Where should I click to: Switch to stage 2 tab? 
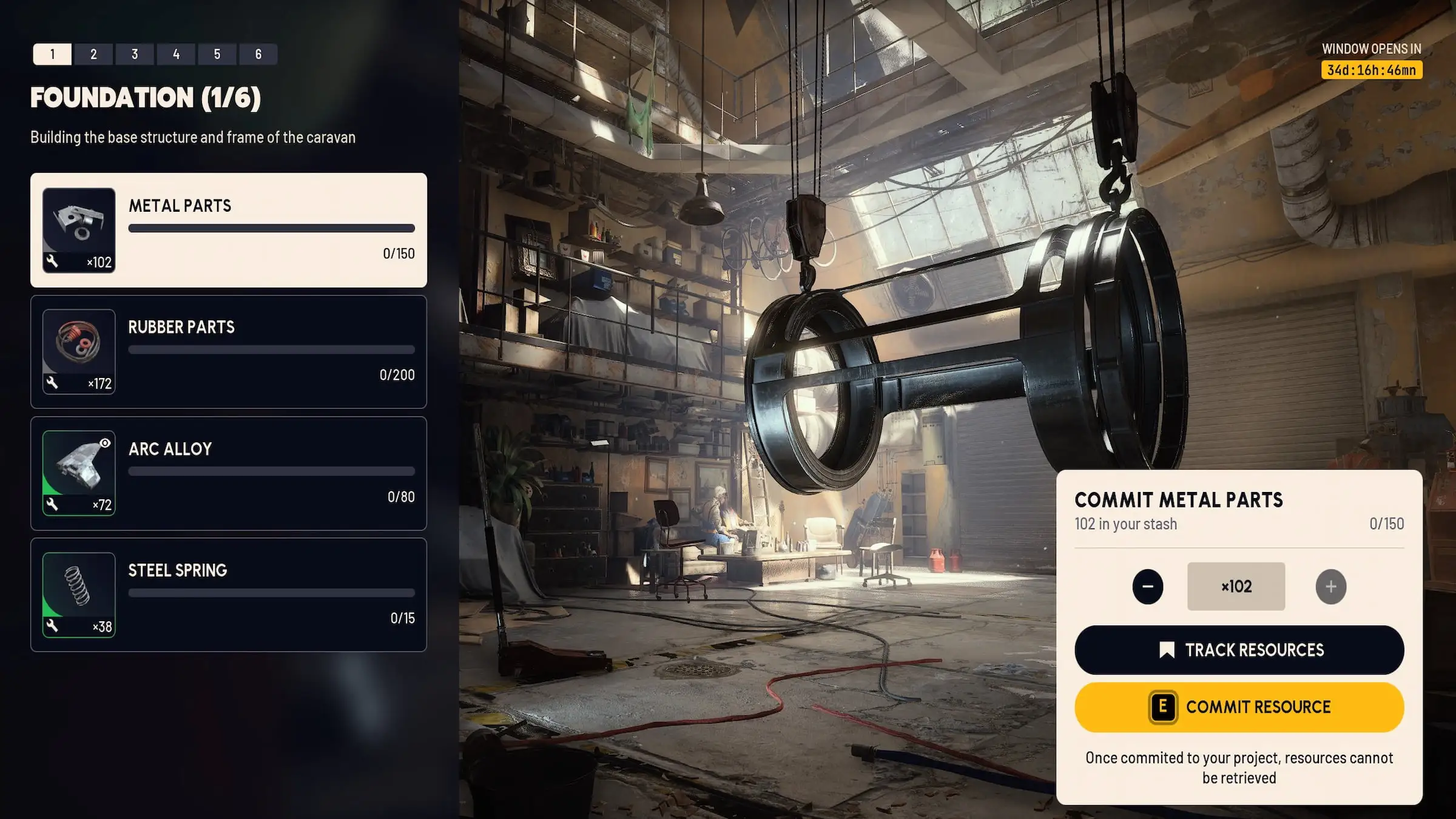pyautogui.click(x=93, y=54)
